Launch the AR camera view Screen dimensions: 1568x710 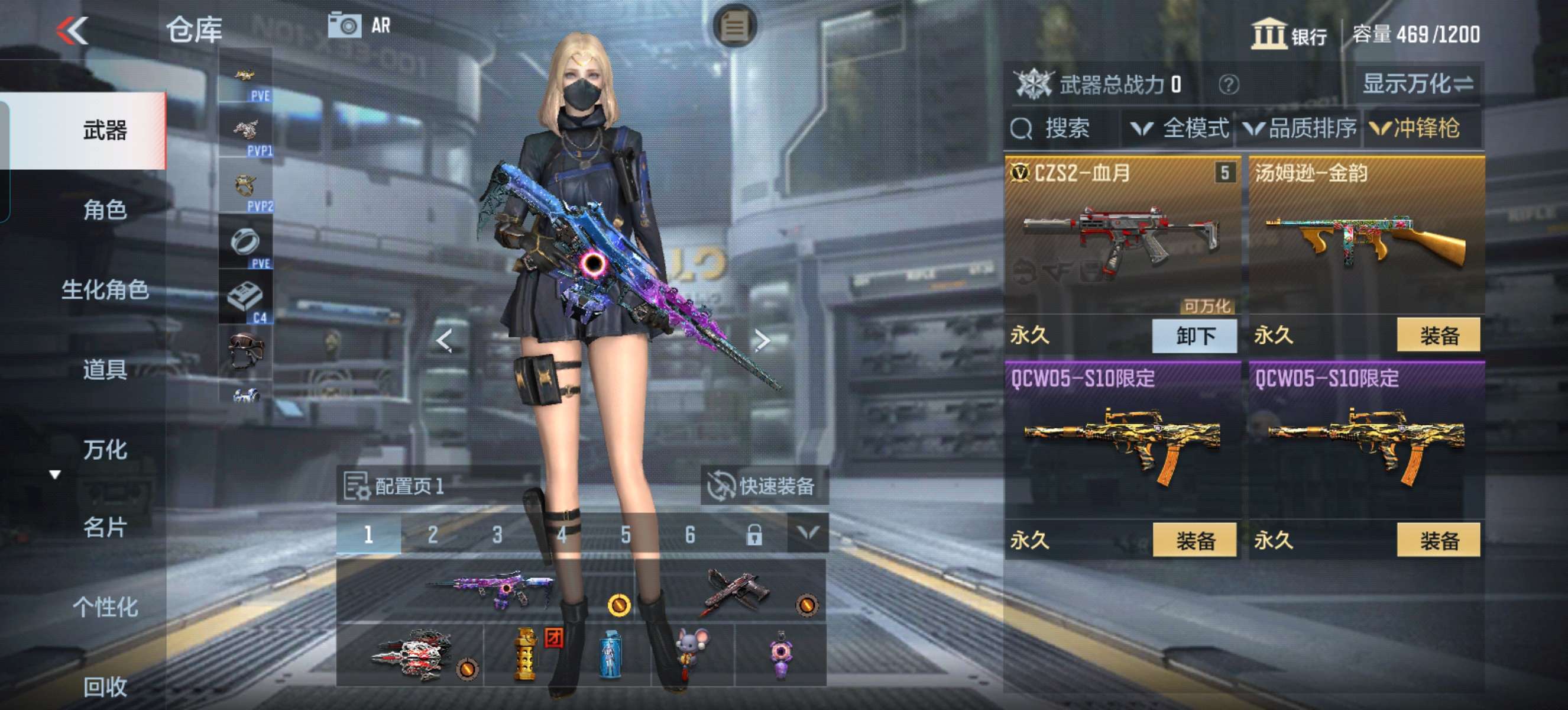(x=359, y=26)
